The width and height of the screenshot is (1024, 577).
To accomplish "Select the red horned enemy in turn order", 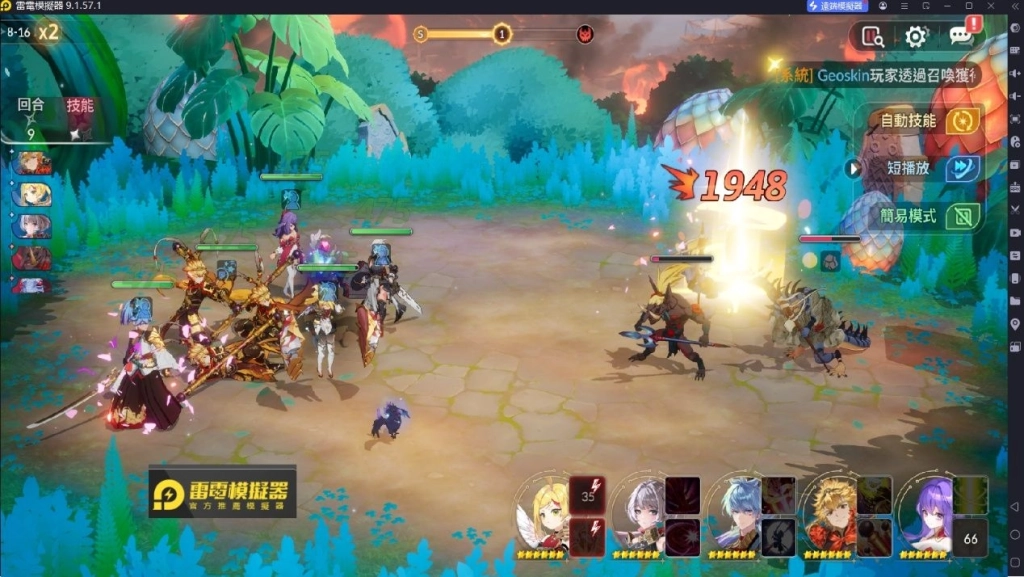I will (31, 258).
